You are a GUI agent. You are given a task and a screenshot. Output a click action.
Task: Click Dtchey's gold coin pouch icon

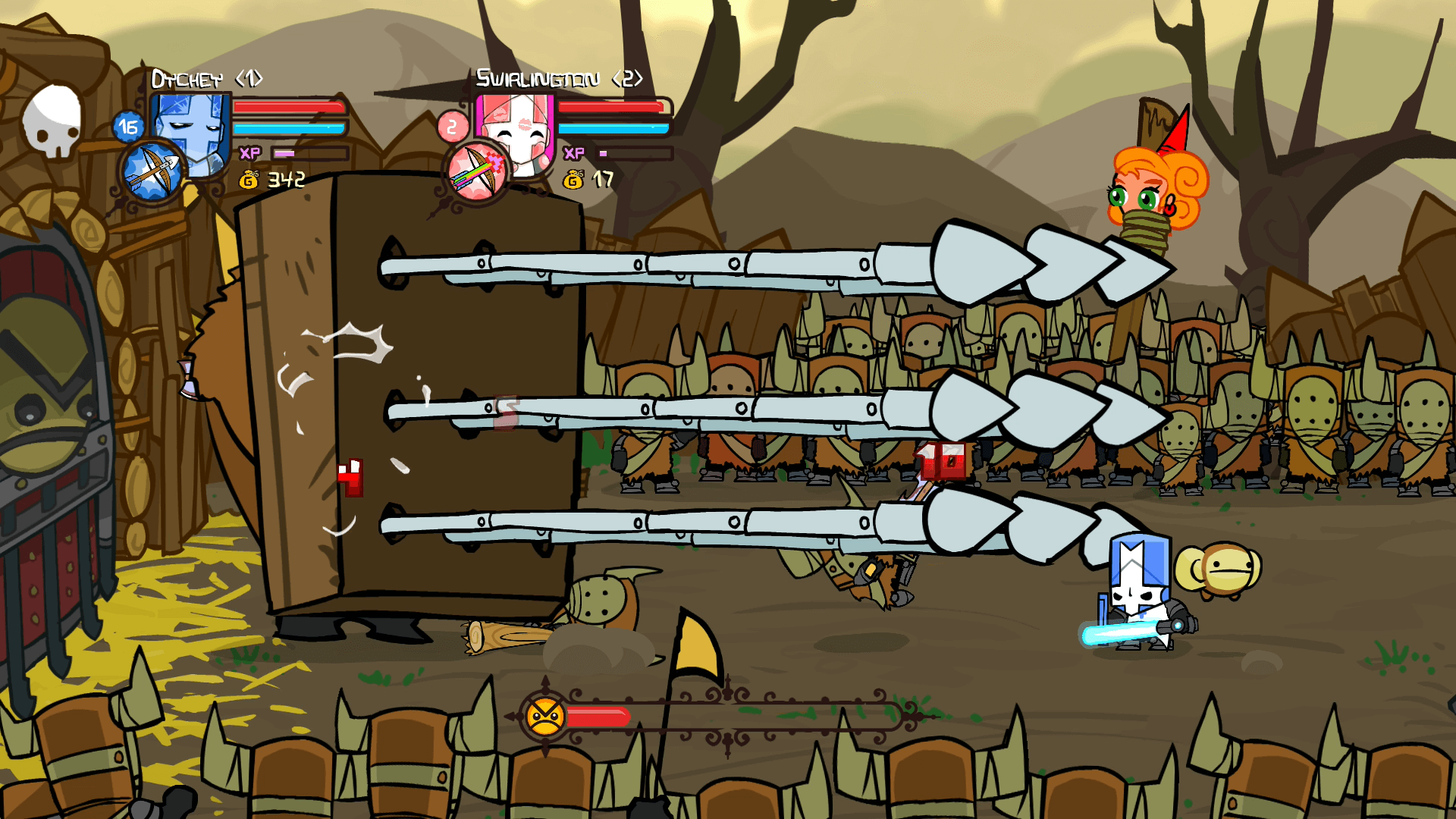point(250,178)
